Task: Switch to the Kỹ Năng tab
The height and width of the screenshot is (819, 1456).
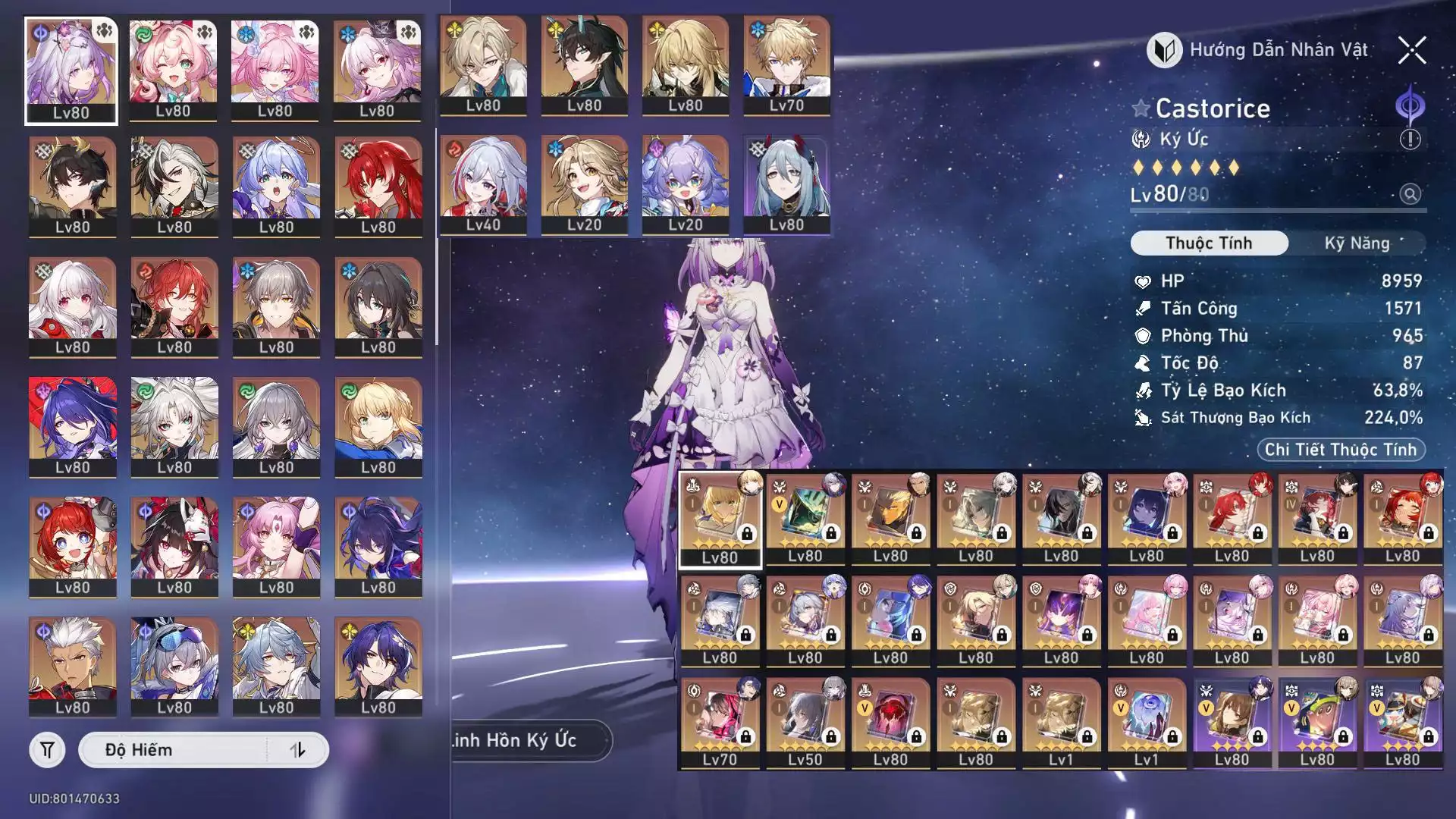Action: [x=1357, y=243]
